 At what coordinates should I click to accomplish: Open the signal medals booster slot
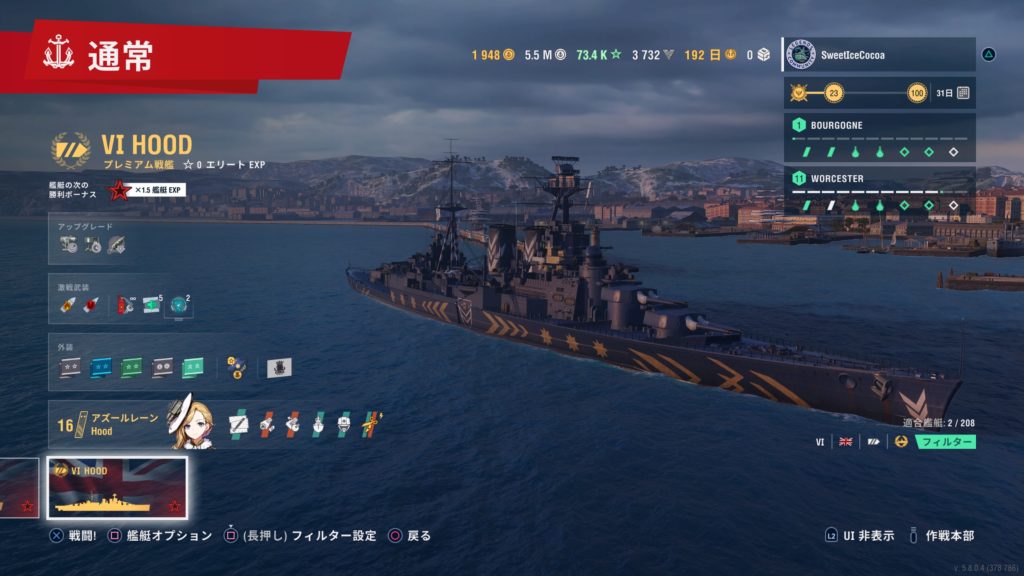[x=236, y=368]
